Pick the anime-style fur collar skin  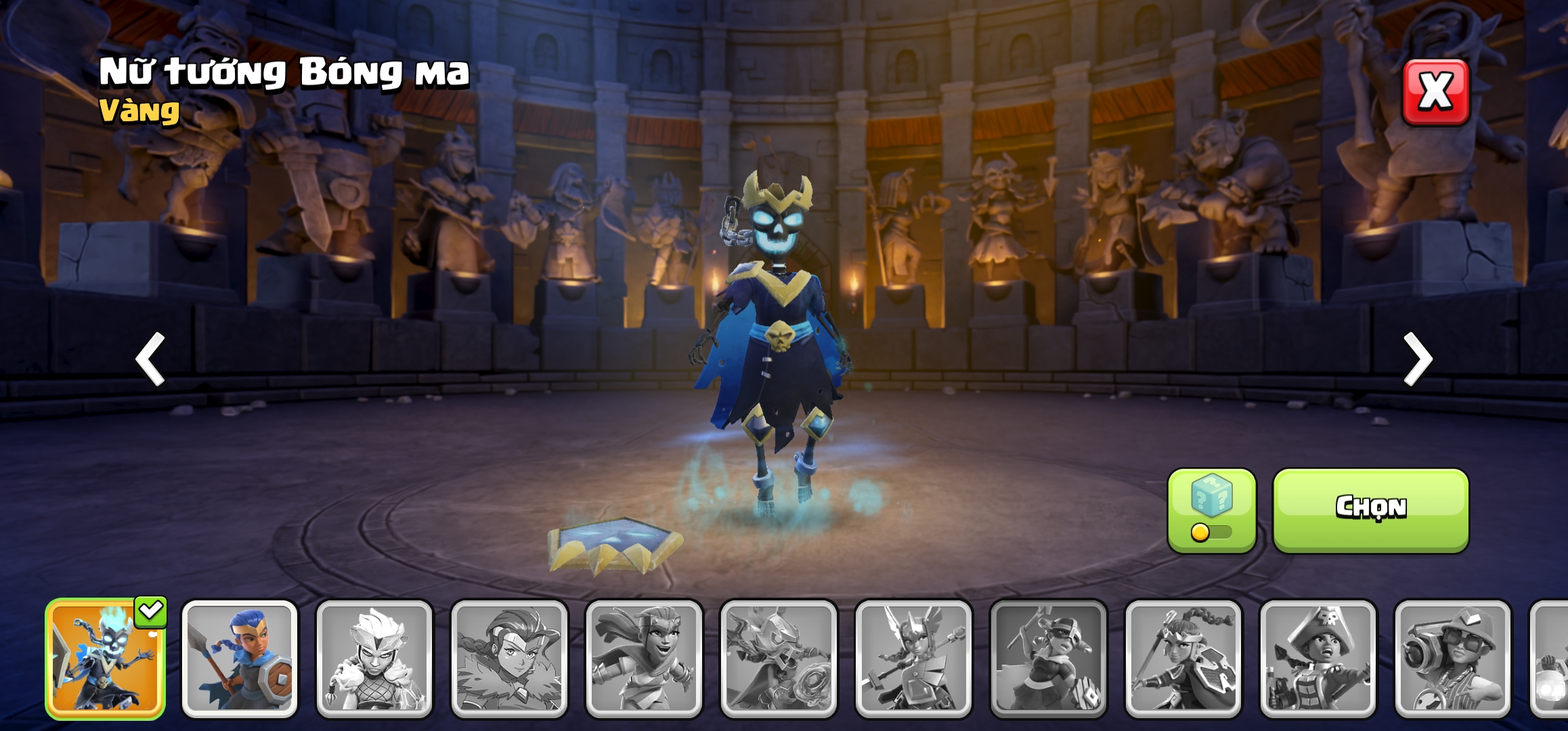[x=509, y=658]
